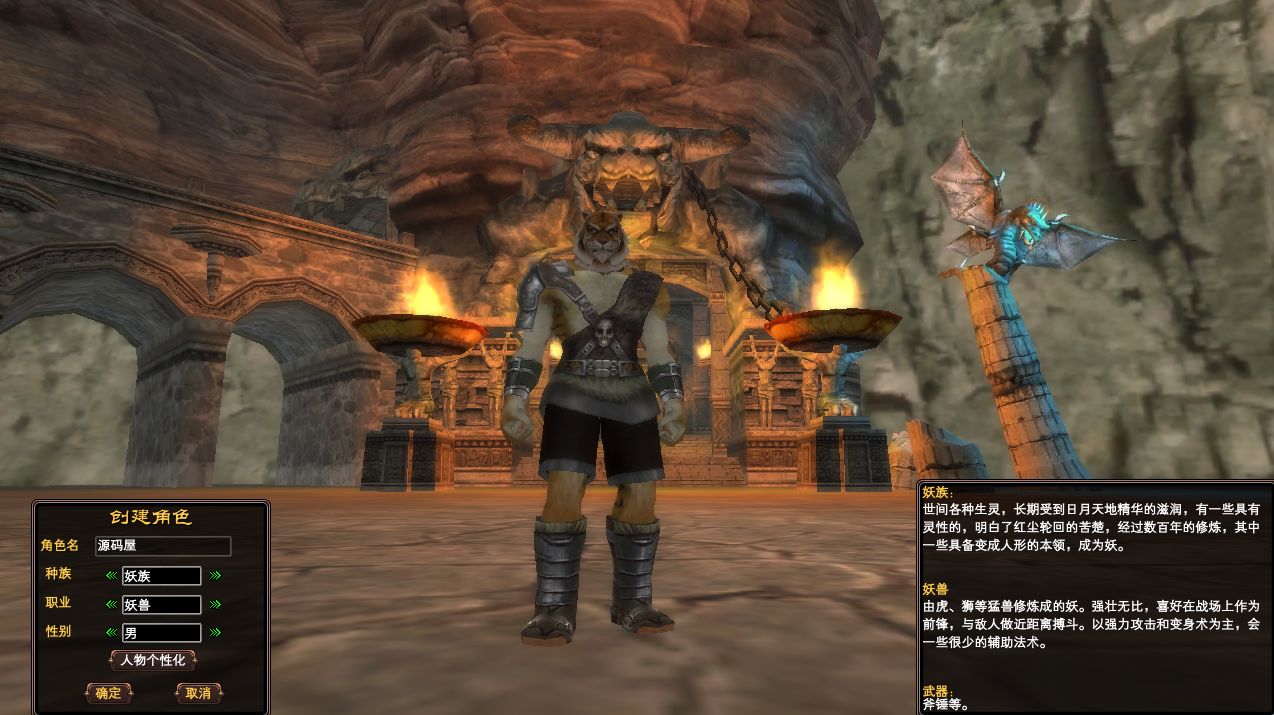Change gender with the right arrow
The image size is (1274, 715).
[x=215, y=632]
